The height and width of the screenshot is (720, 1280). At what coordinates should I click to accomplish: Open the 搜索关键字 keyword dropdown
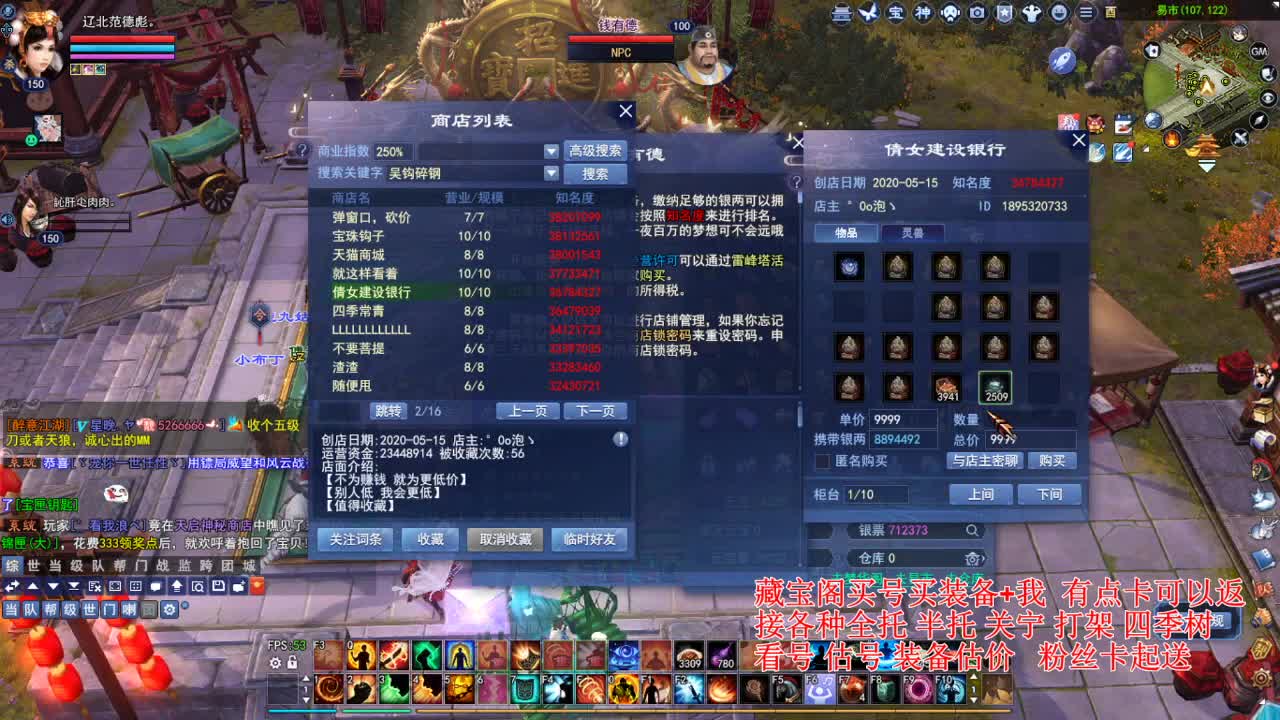click(552, 173)
